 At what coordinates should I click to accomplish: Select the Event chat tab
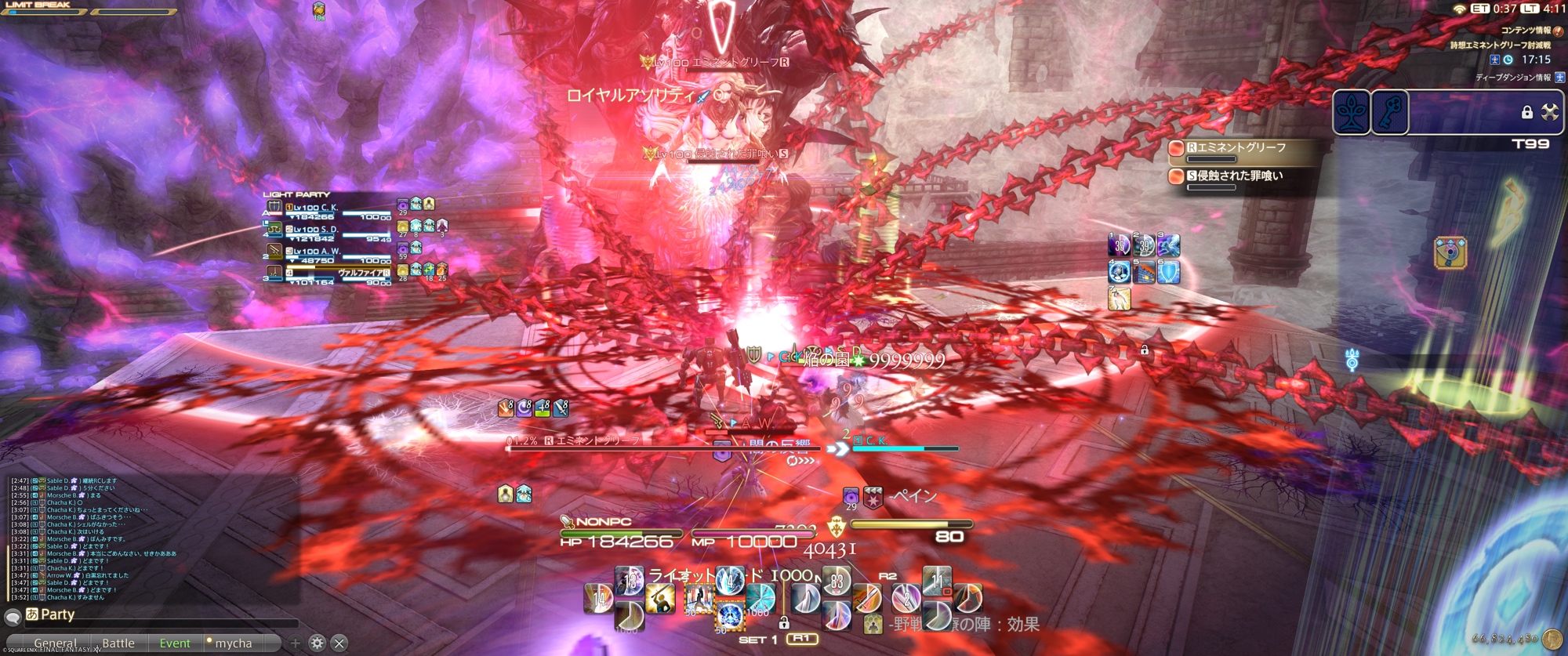click(175, 643)
